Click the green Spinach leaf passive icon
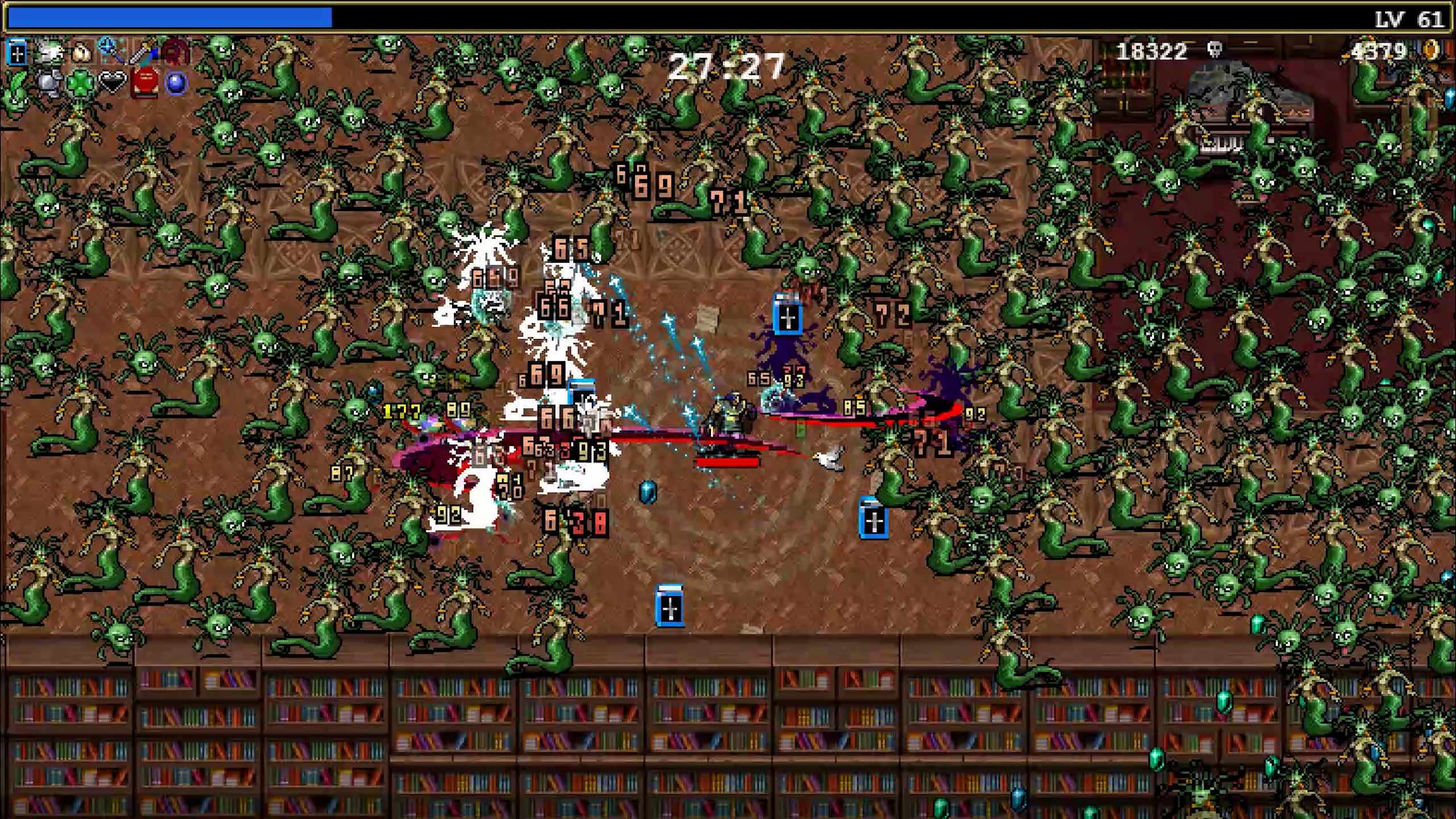Screen dimensions: 1456x819 (x=18, y=84)
